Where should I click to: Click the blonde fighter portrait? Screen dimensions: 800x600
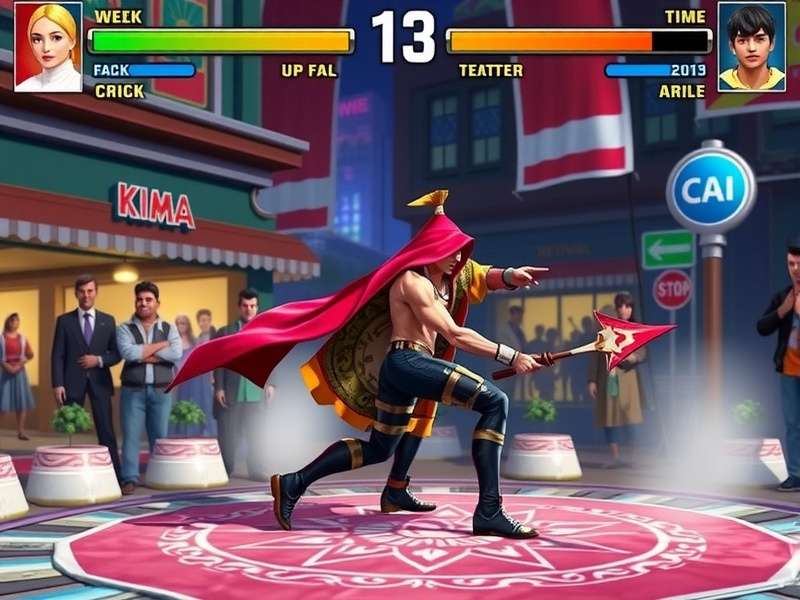coord(48,47)
